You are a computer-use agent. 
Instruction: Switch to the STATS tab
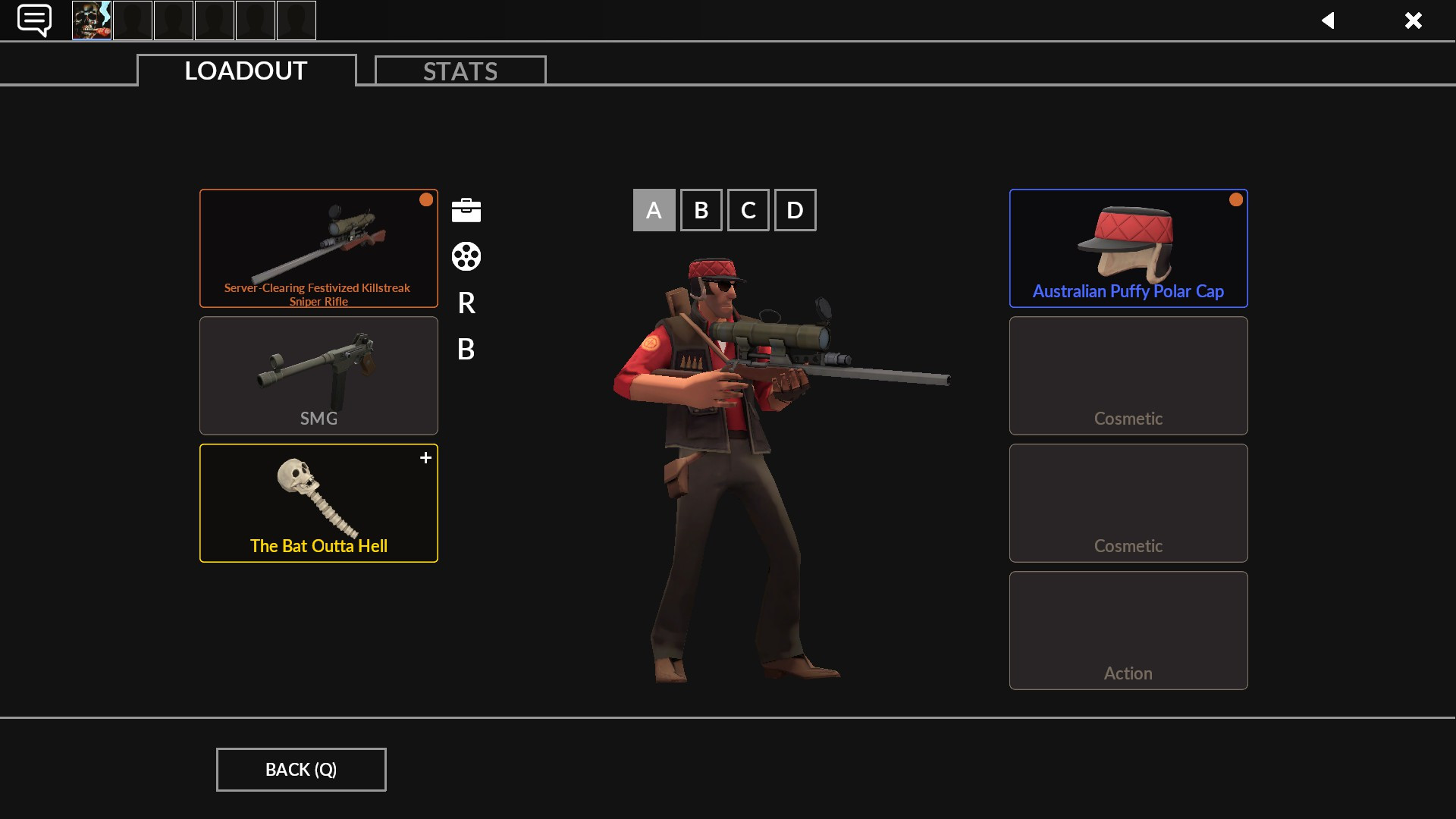pyautogui.click(x=460, y=71)
